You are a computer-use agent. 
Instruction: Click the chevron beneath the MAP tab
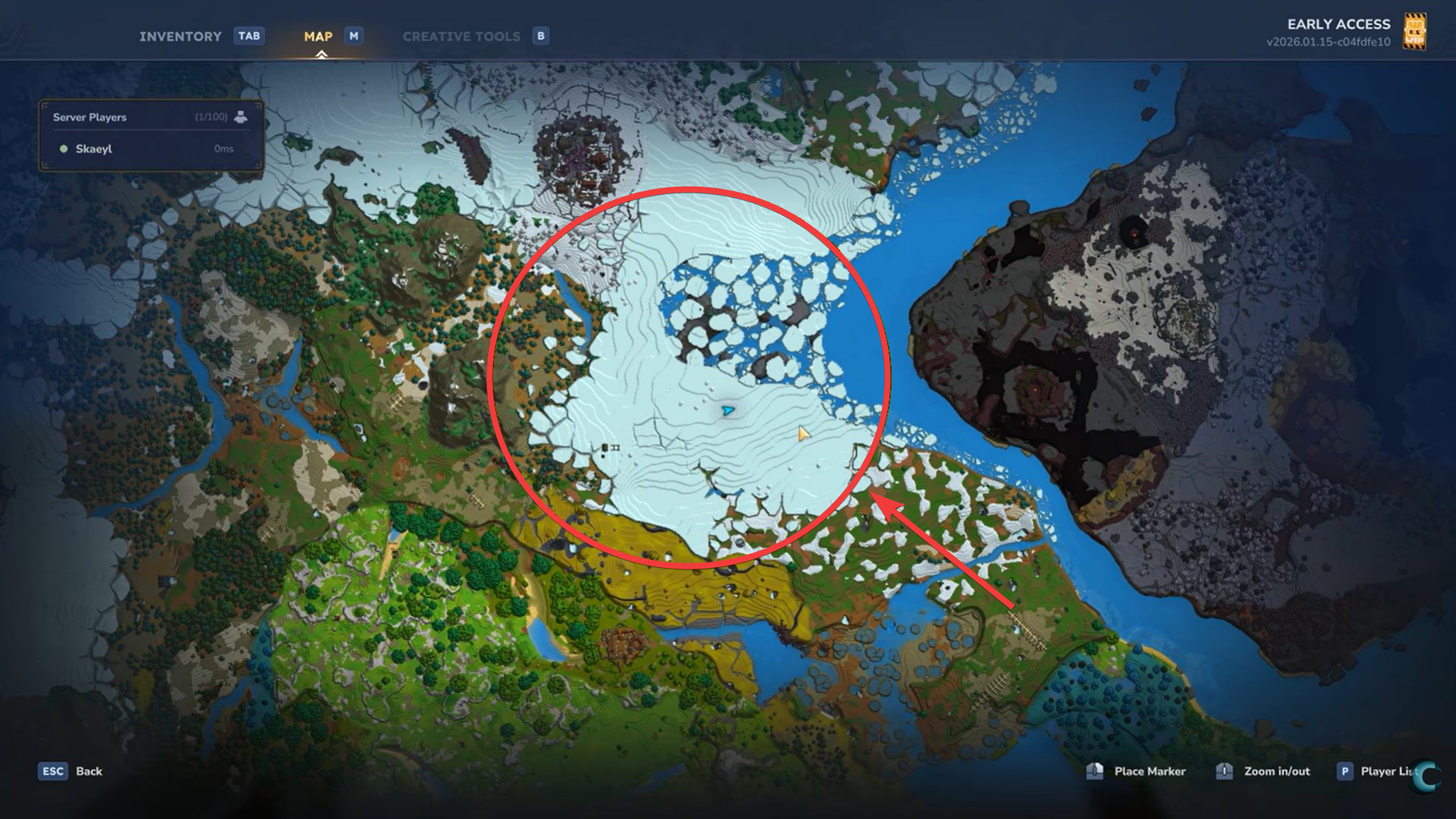tap(321, 55)
